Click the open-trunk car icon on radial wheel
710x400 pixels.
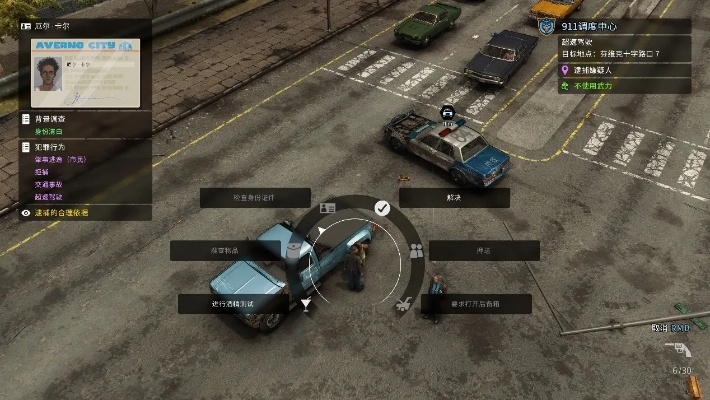(x=402, y=303)
